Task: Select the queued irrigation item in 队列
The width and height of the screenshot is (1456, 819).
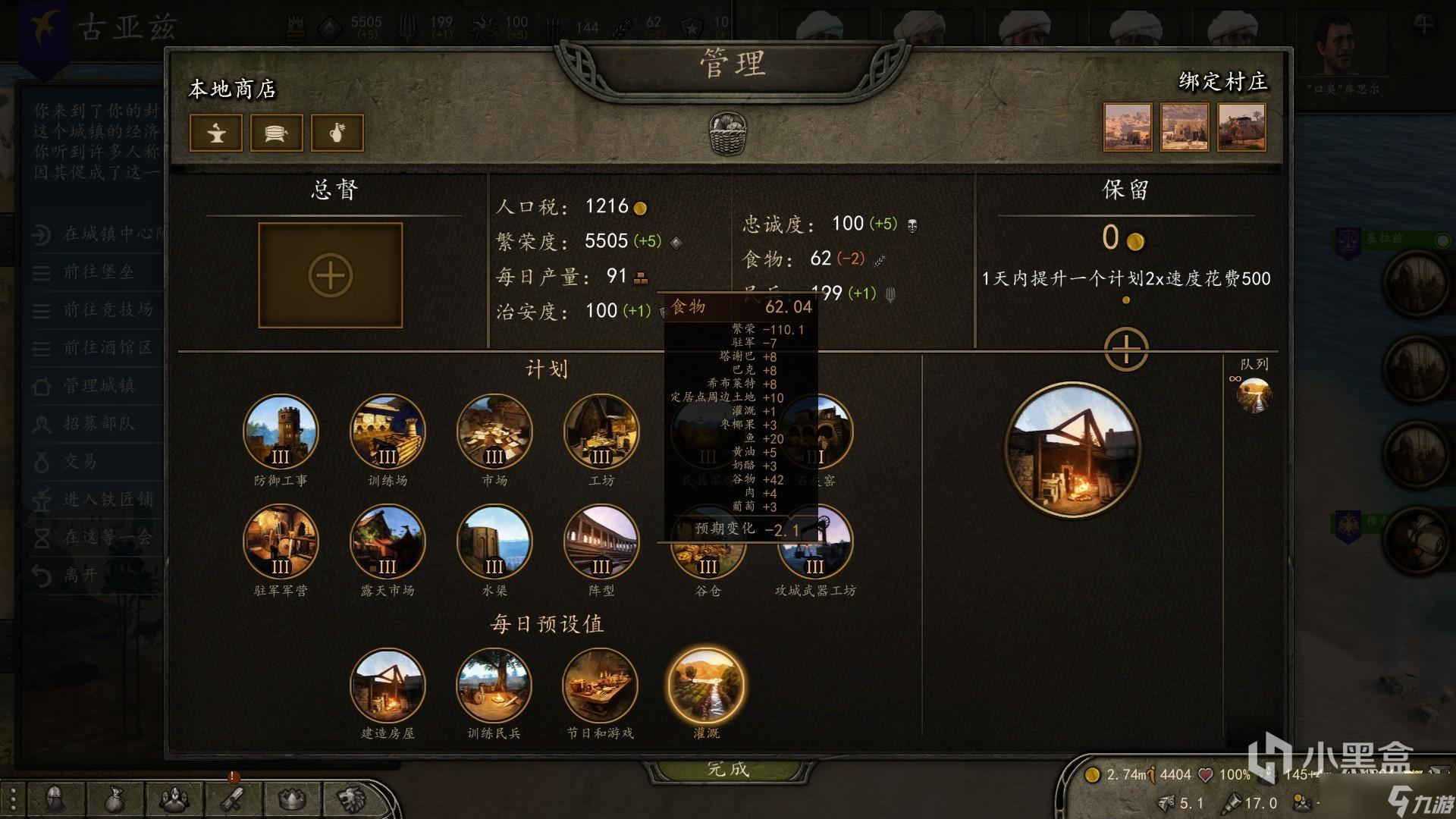Action: (1254, 396)
